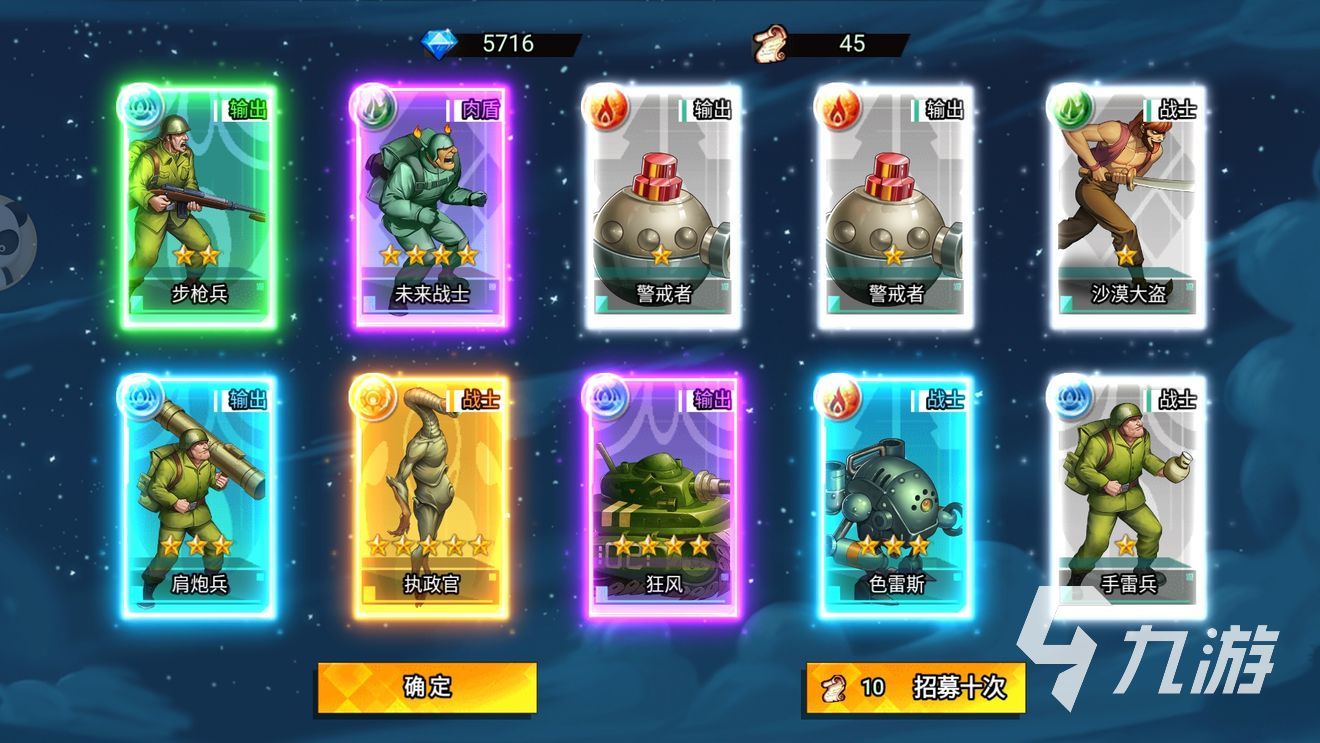1320x743 pixels.
Task: Select the 色雷斯 robot card
Action: (x=894, y=496)
